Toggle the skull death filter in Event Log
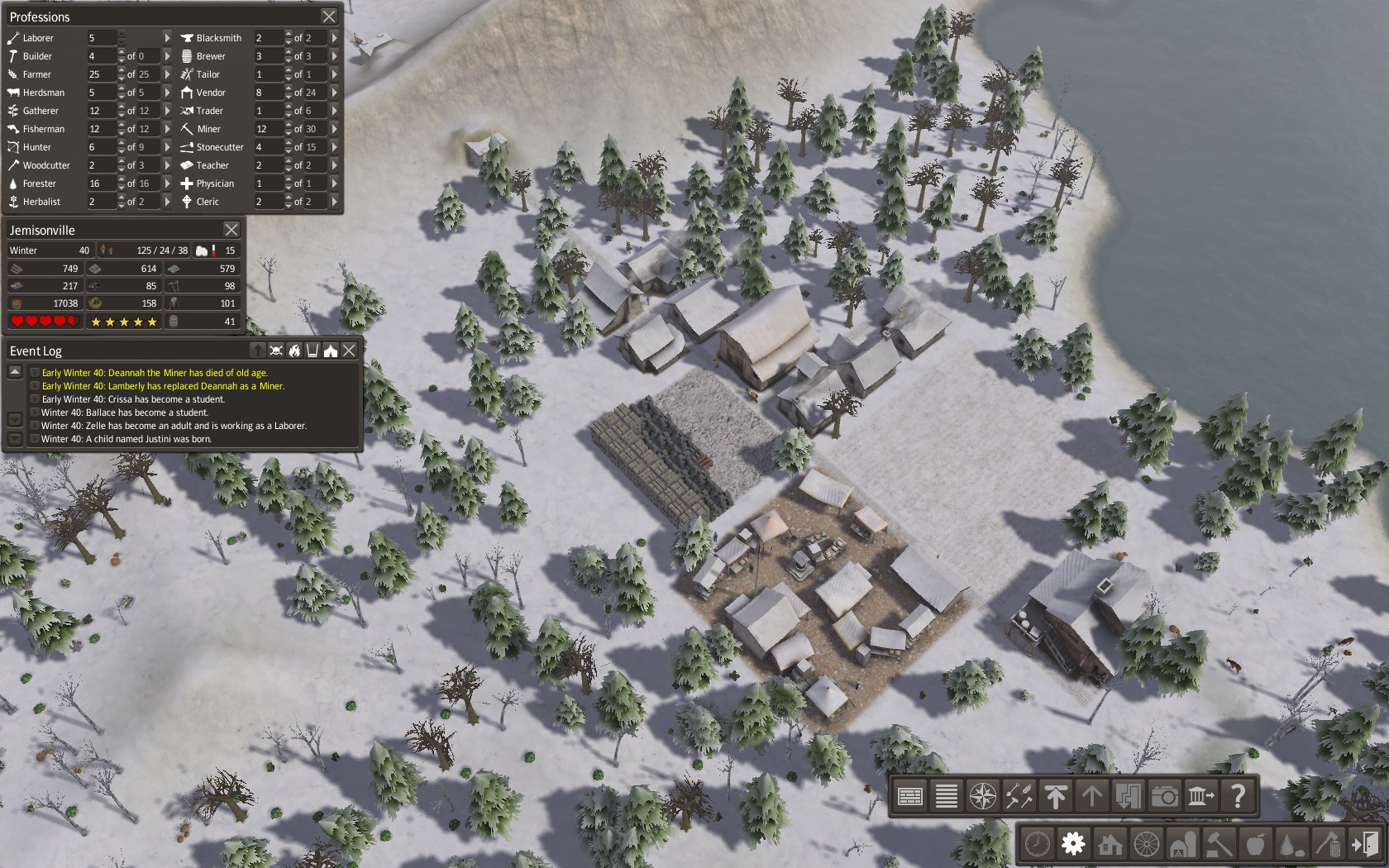 click(276, 351)
